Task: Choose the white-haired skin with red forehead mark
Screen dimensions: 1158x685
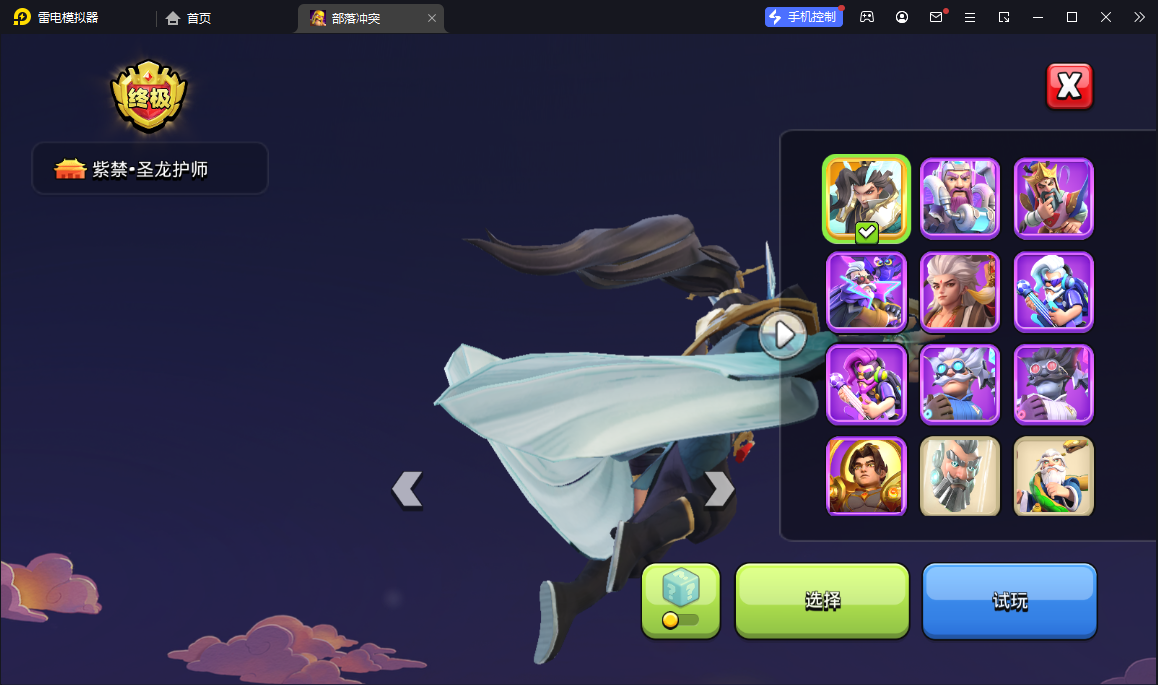Action: (959, 291)
